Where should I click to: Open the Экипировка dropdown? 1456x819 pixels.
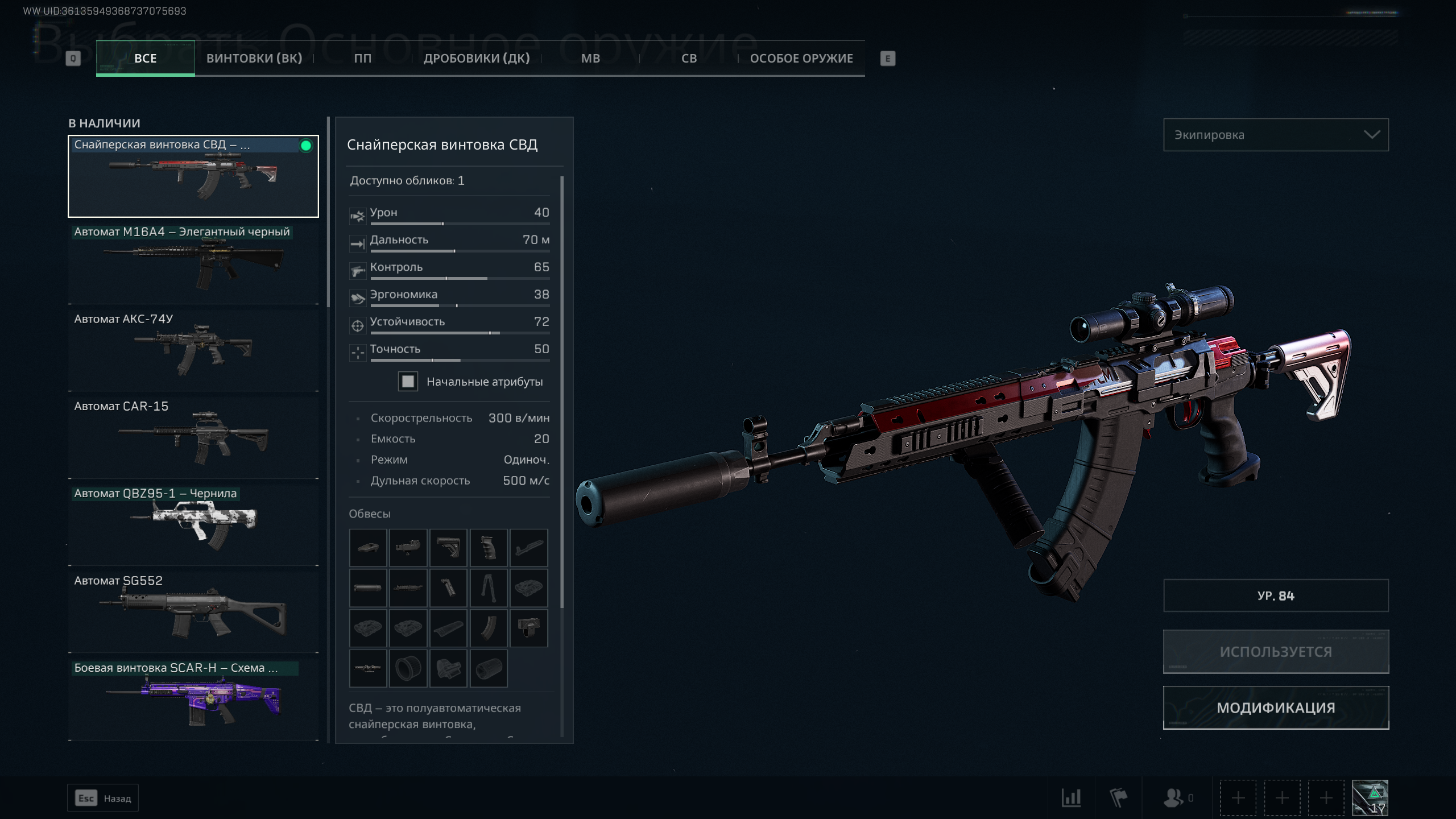(1275, 135)
